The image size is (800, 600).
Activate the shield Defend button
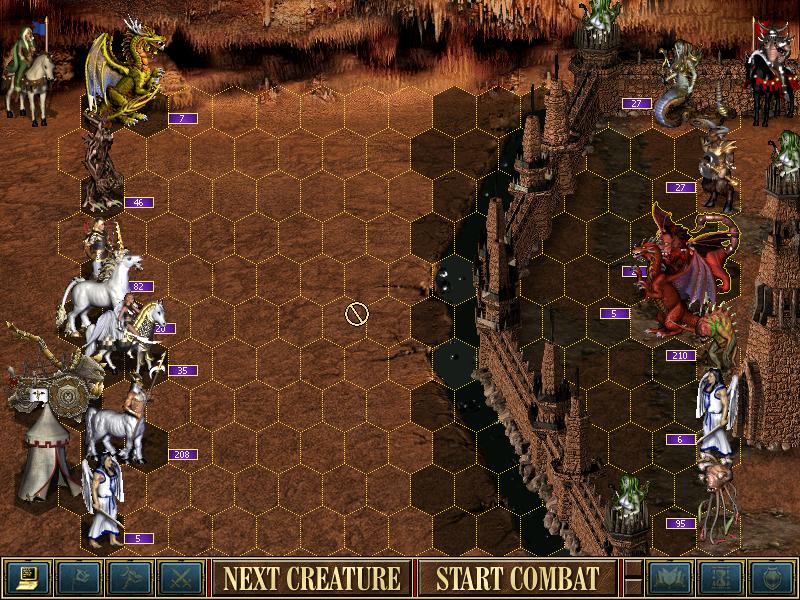[772, 578]
